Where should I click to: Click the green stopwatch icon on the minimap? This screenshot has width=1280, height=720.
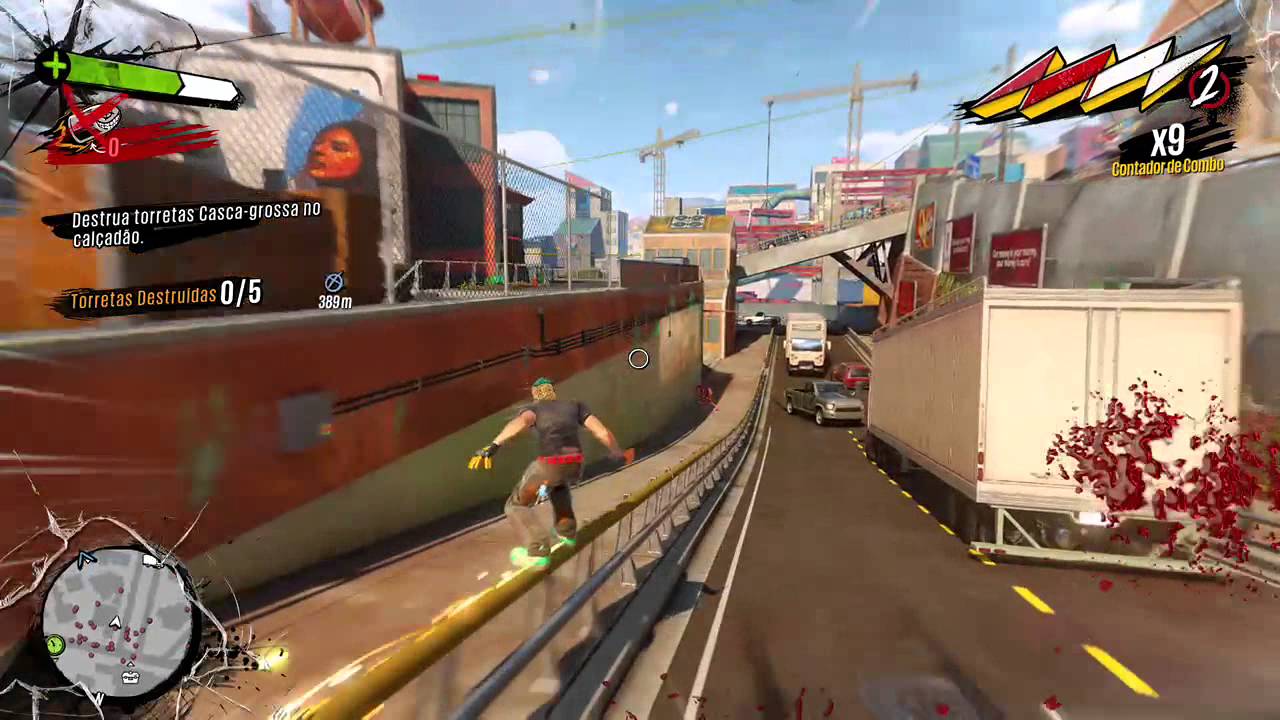coord(55,644)
